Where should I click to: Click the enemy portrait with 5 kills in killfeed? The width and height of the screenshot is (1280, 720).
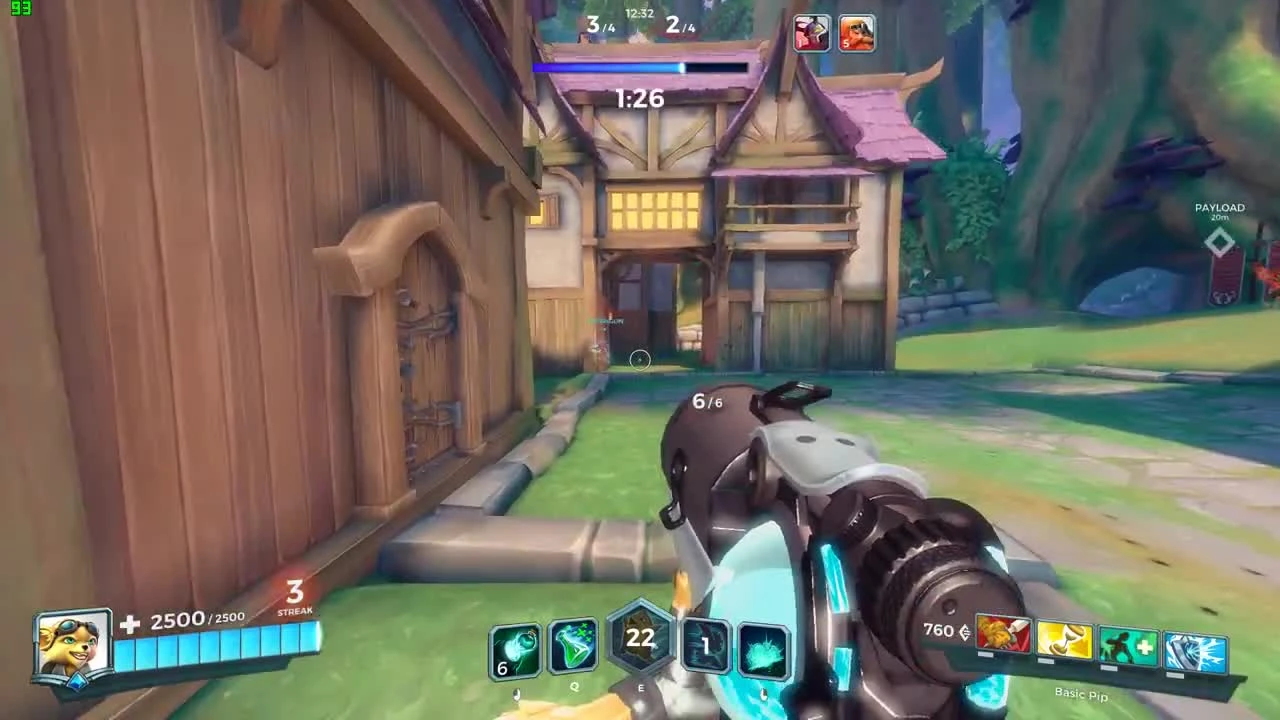click(858, 33)
